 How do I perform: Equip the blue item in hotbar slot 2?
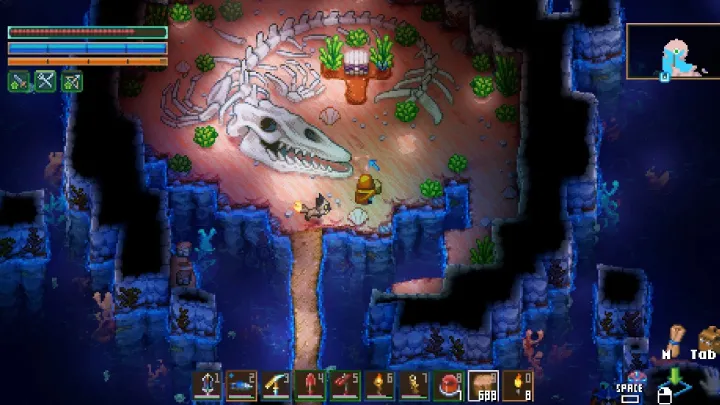pyautogui.click(x=242, y=385)
